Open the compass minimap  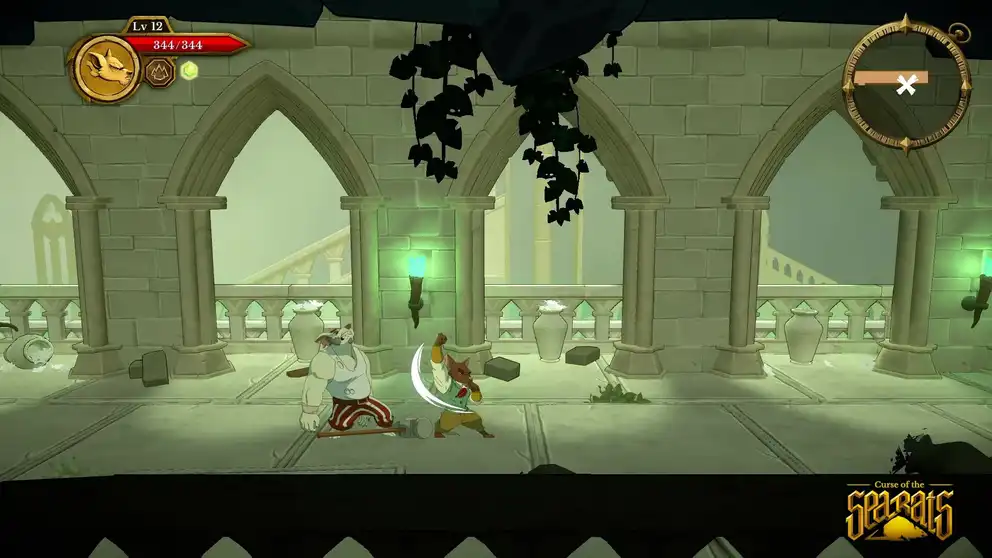click(x=906, y=85)
